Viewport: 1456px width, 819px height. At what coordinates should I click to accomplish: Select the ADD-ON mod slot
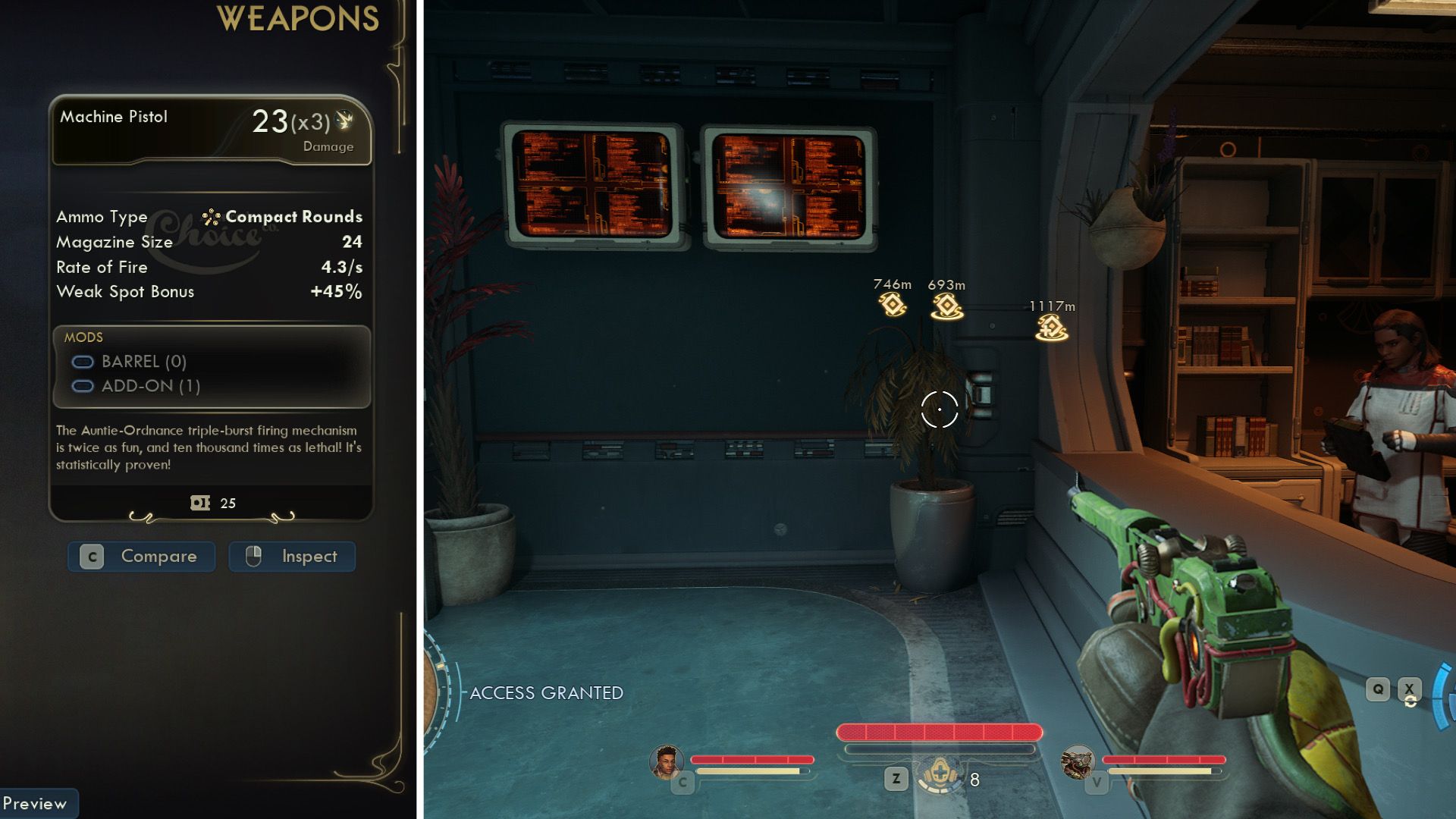[x=136, y=386]
